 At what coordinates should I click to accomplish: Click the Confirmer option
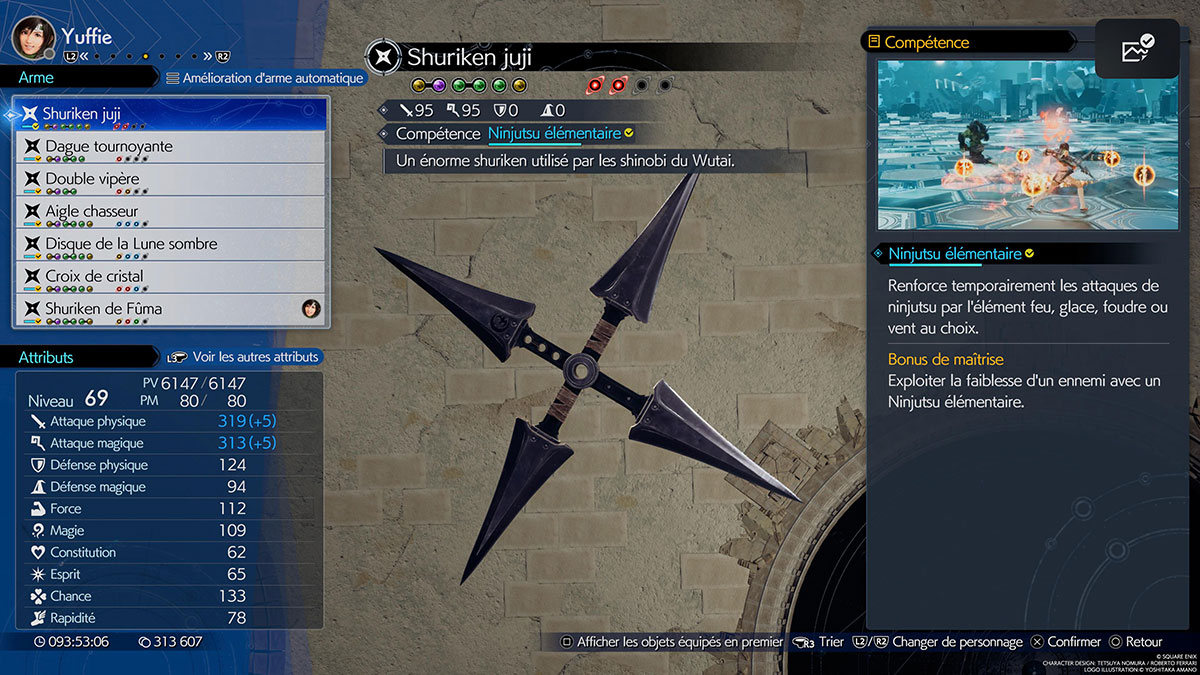pos(1066,642)
